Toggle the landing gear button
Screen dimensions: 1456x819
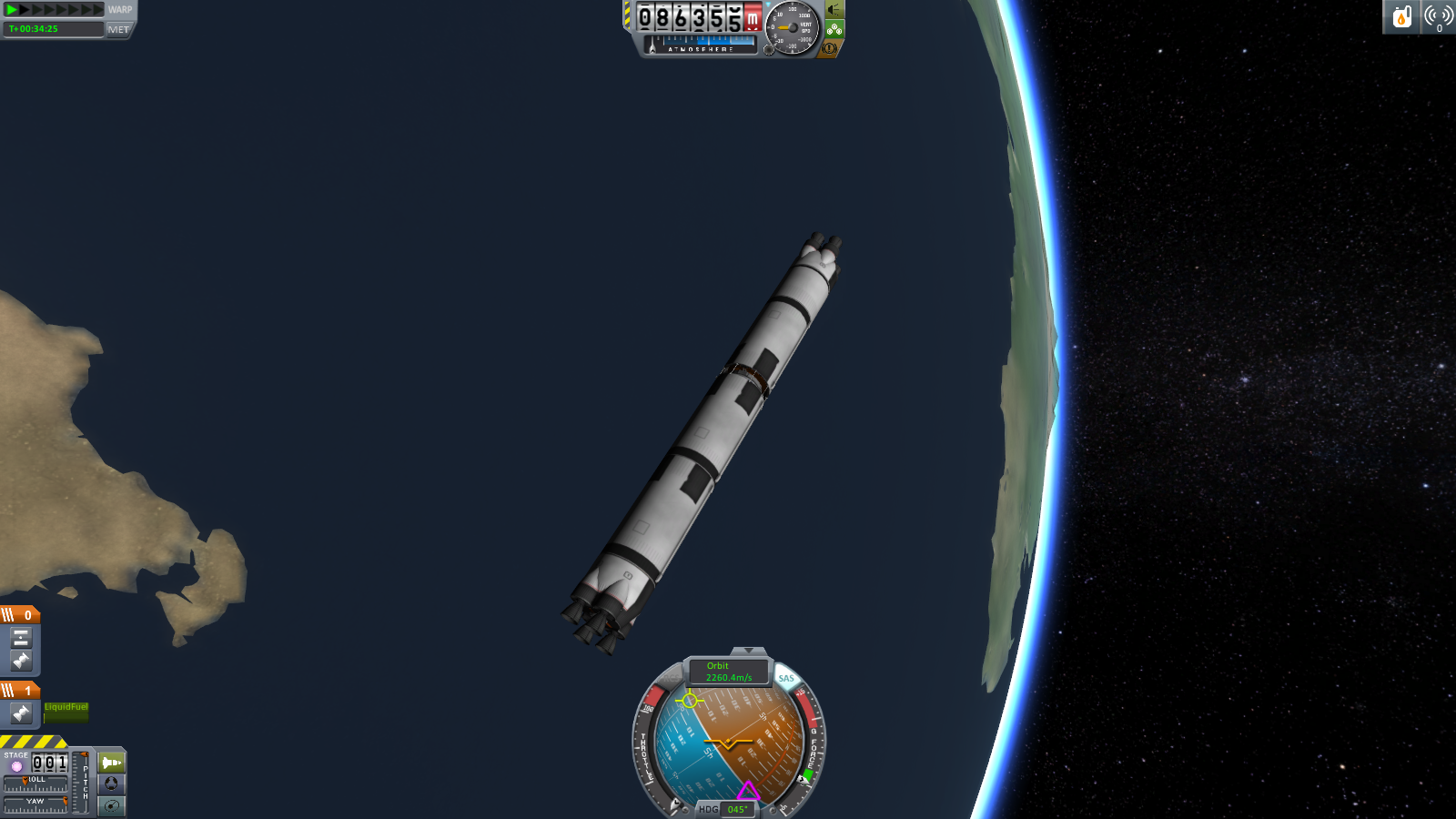click(834, 29)
